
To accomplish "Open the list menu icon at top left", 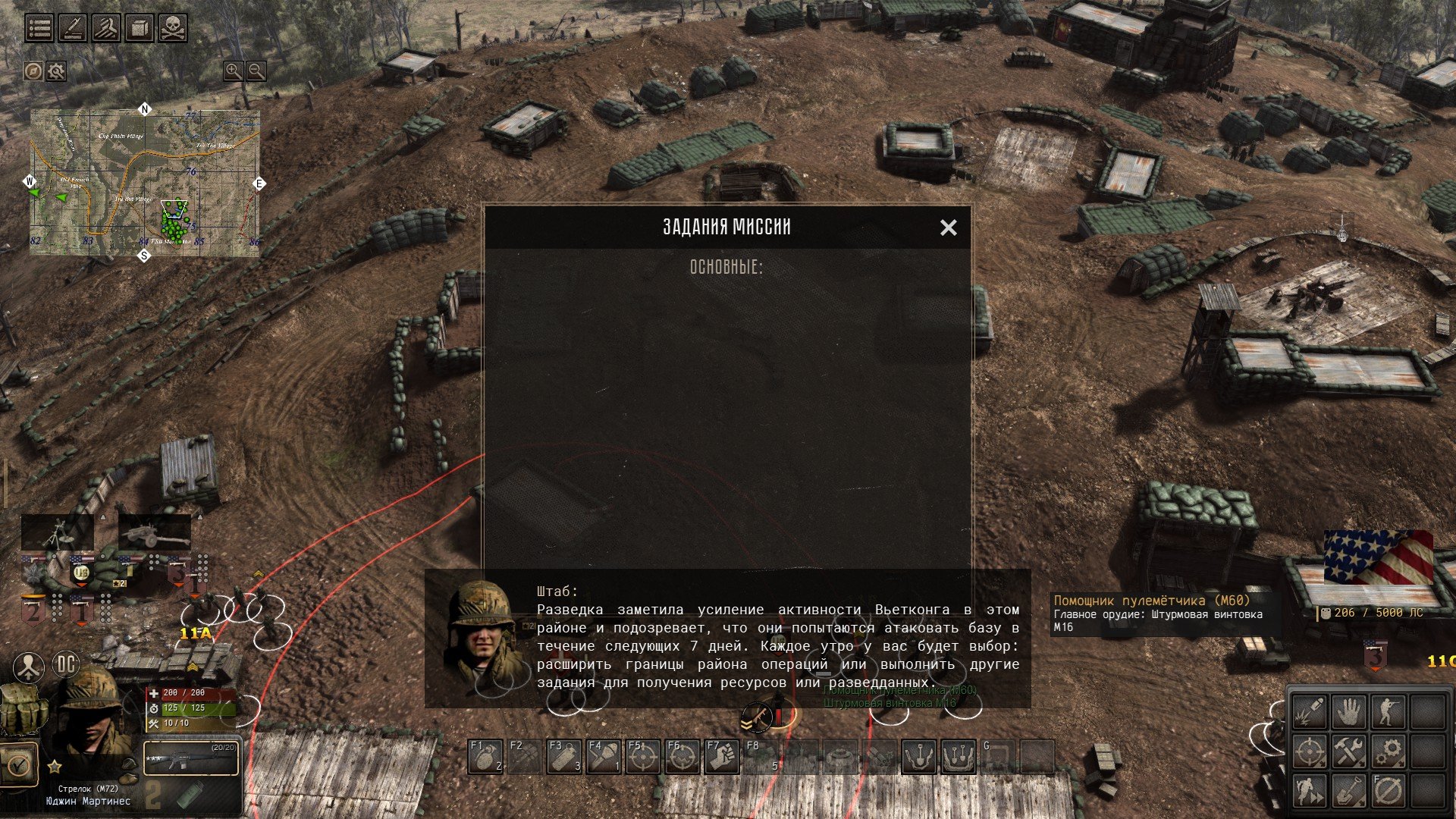I will pos(39,28).
